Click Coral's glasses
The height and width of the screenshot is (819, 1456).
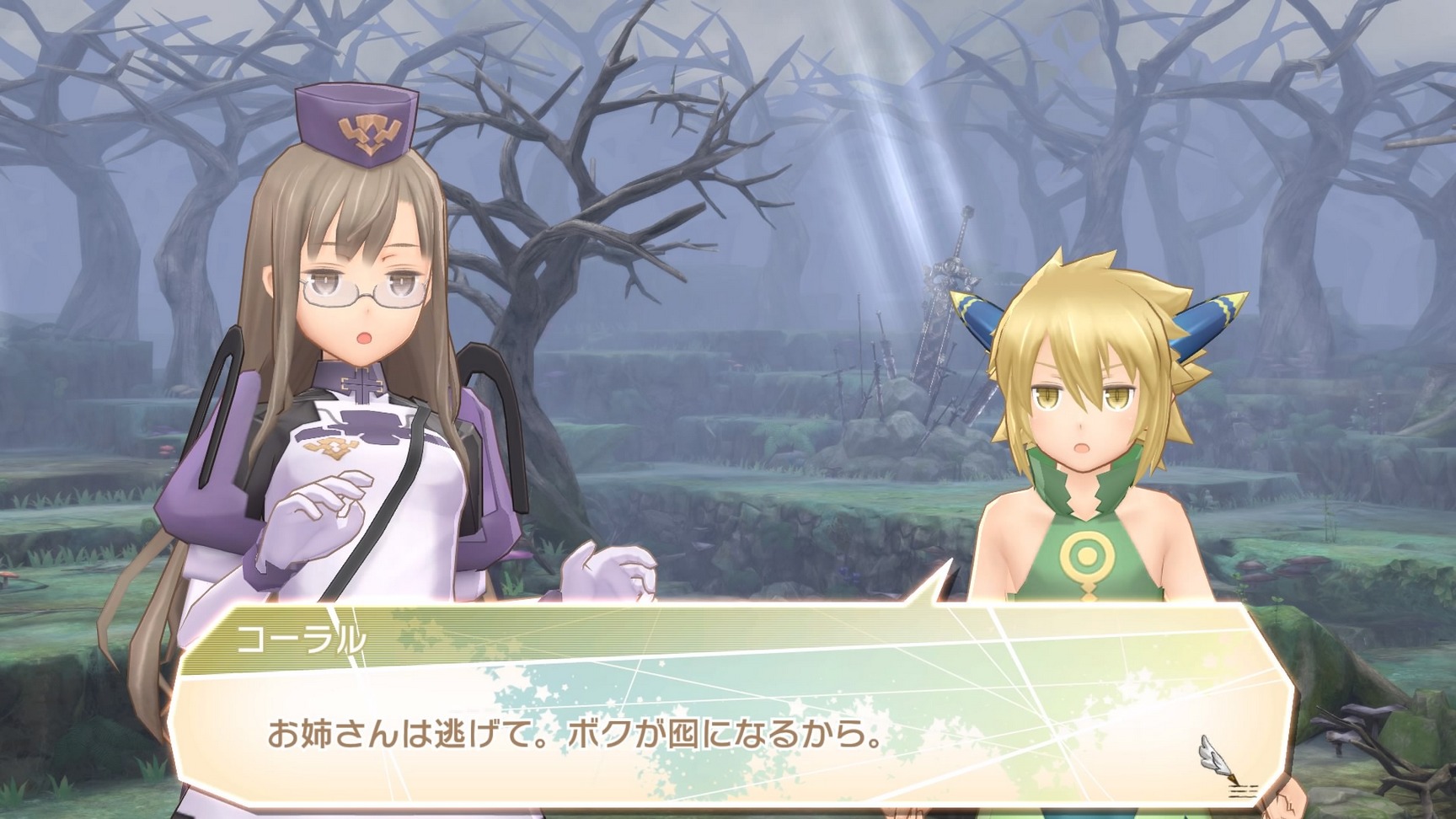point(367,288)
